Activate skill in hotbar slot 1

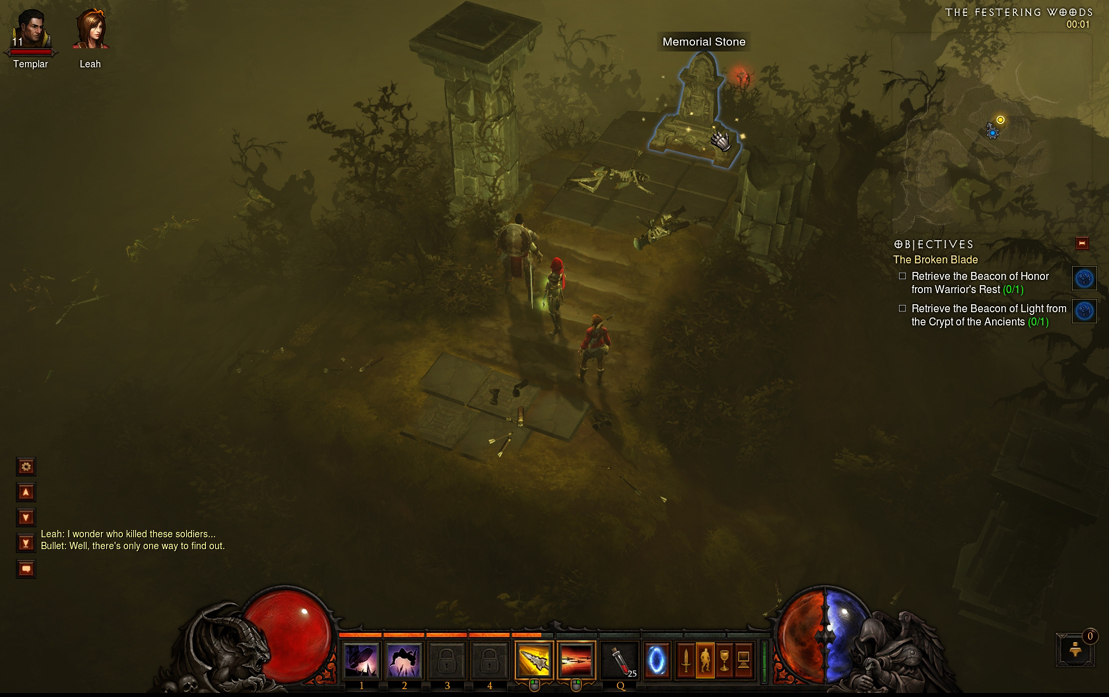pos(361,661)
